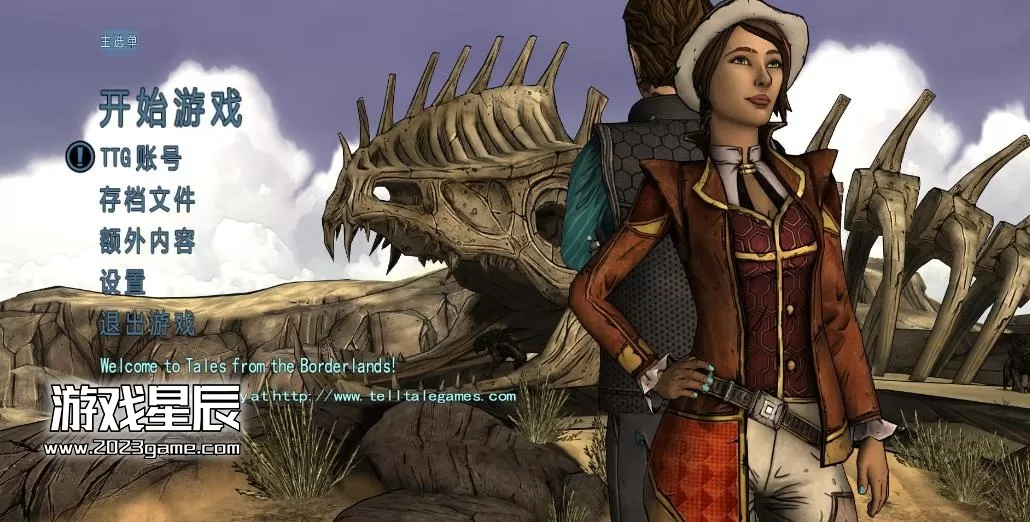Open 存档文件 save files

(x=147, y=199)
